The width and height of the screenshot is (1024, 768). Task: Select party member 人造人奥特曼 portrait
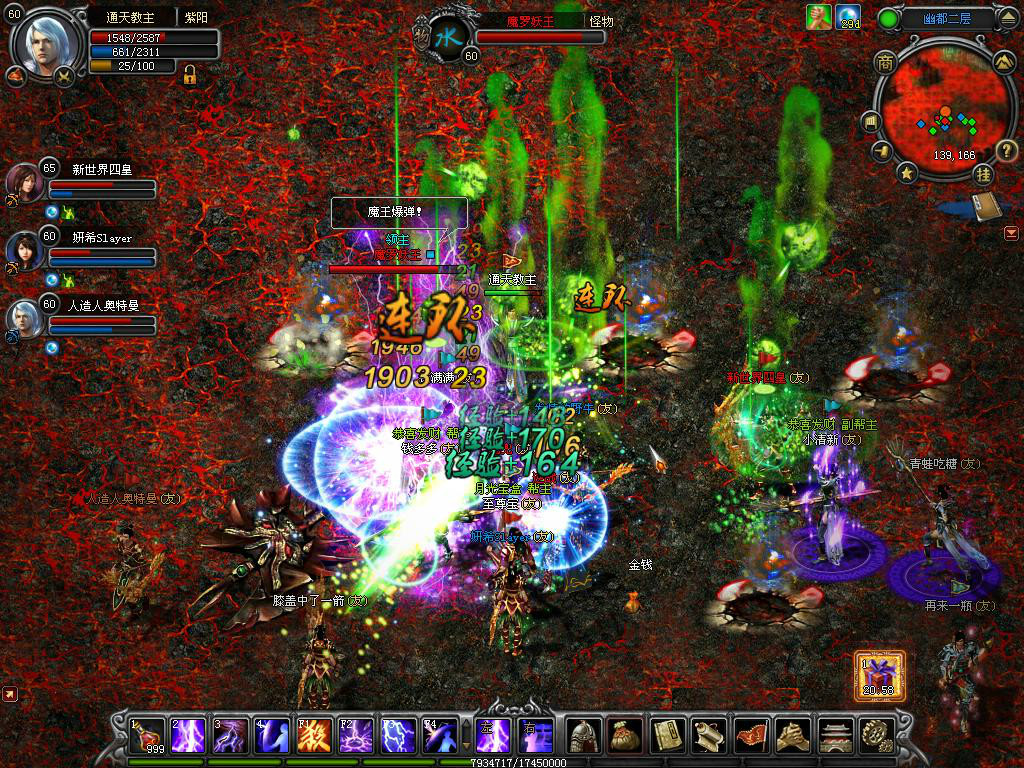(x=24, y=319)
